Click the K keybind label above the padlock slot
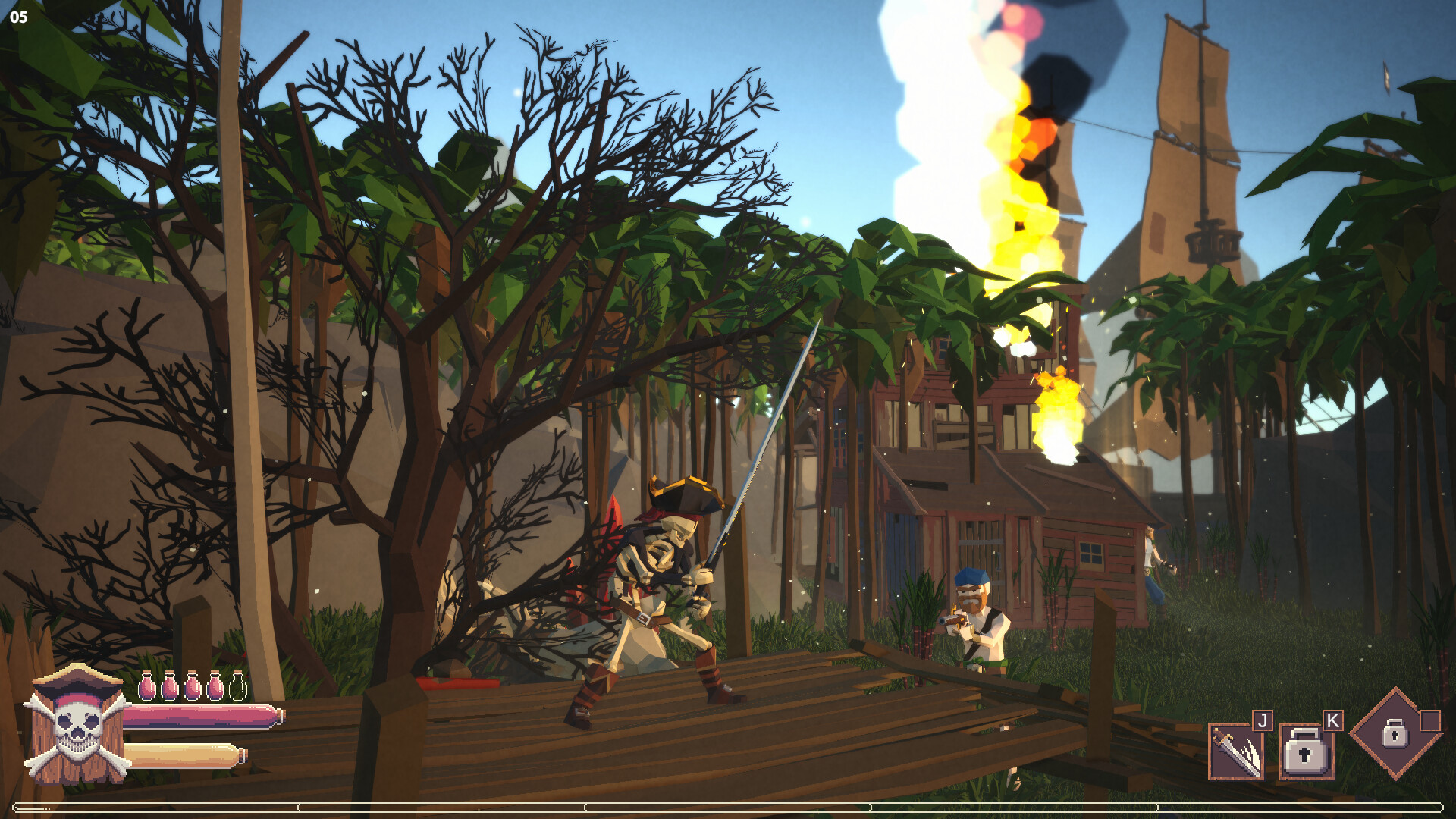This screenshot has width=1456, height=819. click(x=1332, y=720)
